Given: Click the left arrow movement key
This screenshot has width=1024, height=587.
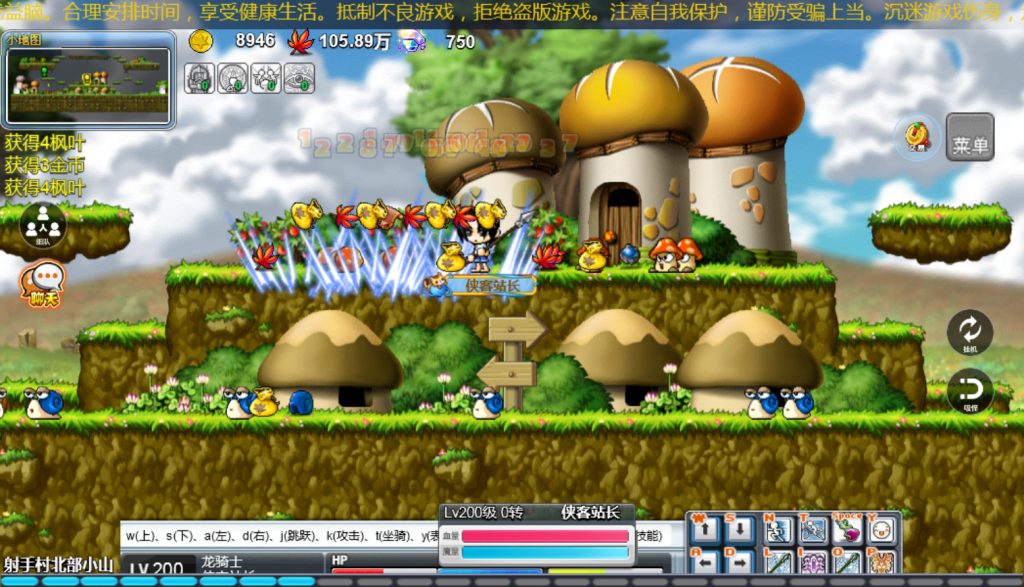Looking at the screenshot, I should [705, 563].
